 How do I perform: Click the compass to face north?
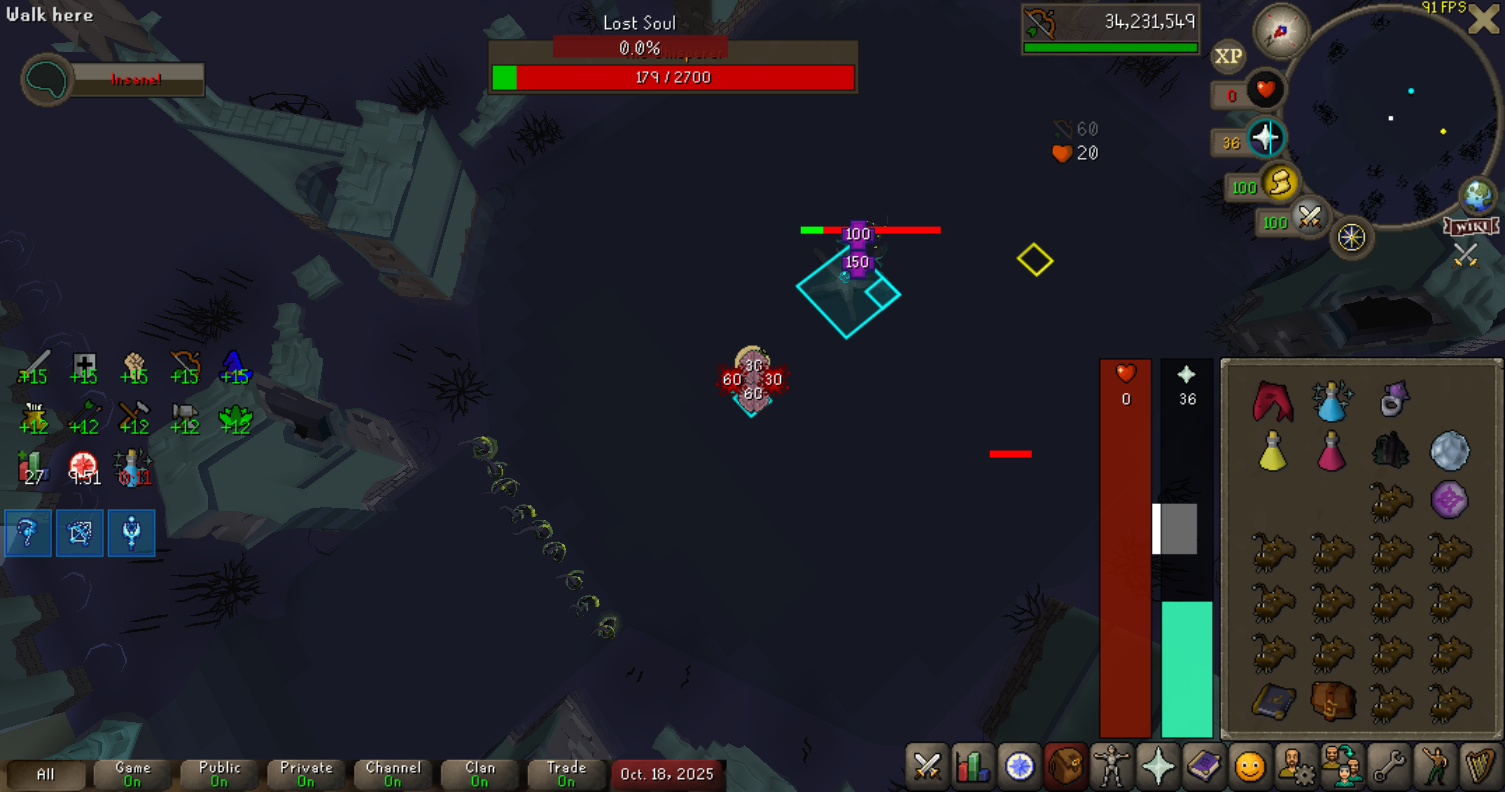[x=1282, y=30]
